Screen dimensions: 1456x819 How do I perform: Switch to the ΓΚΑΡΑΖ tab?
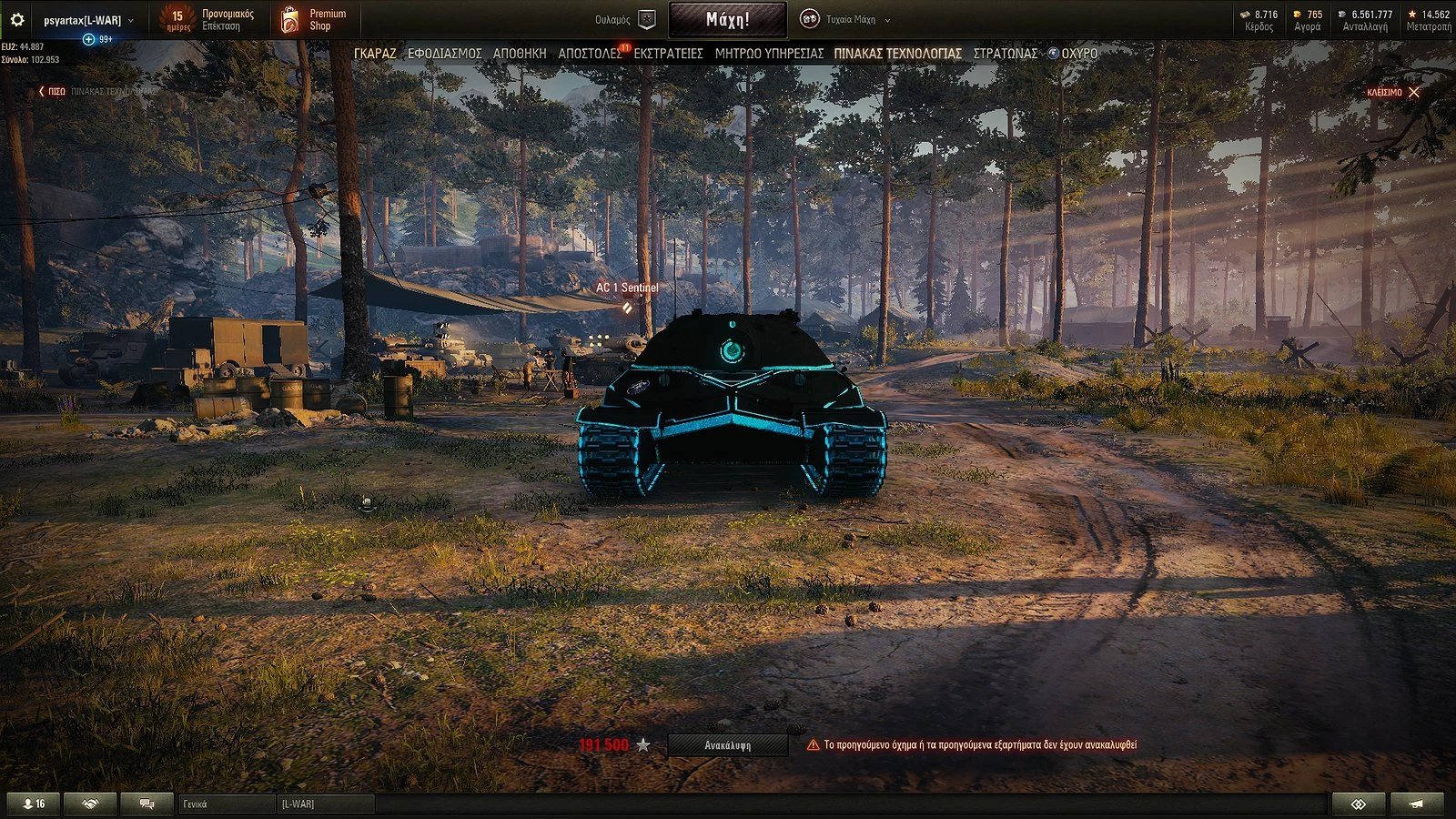pos(378,54)
